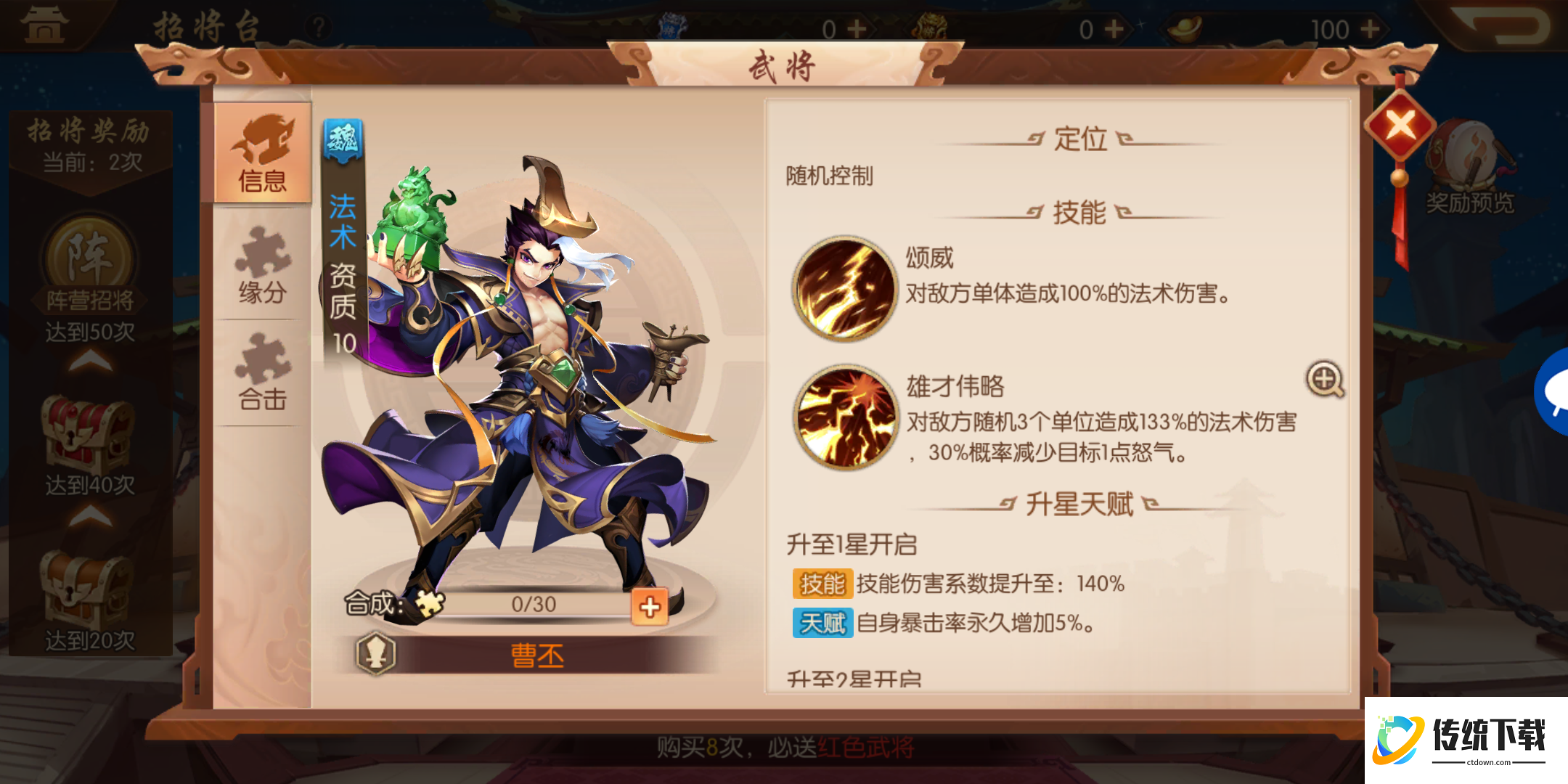
Task: Open the 达到40次 chest reward
Action: pyautogui.click(x=87, y=428)
